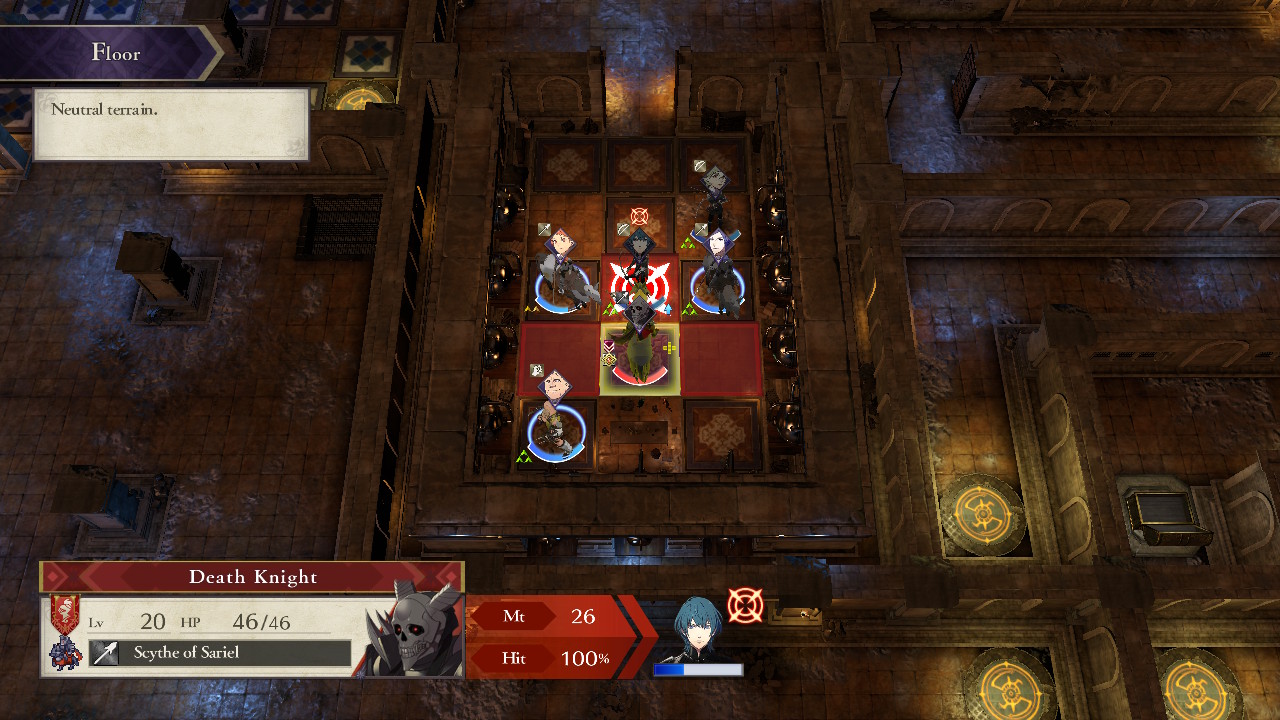Click the gold marker right of the Death Knight

[669, 346]
